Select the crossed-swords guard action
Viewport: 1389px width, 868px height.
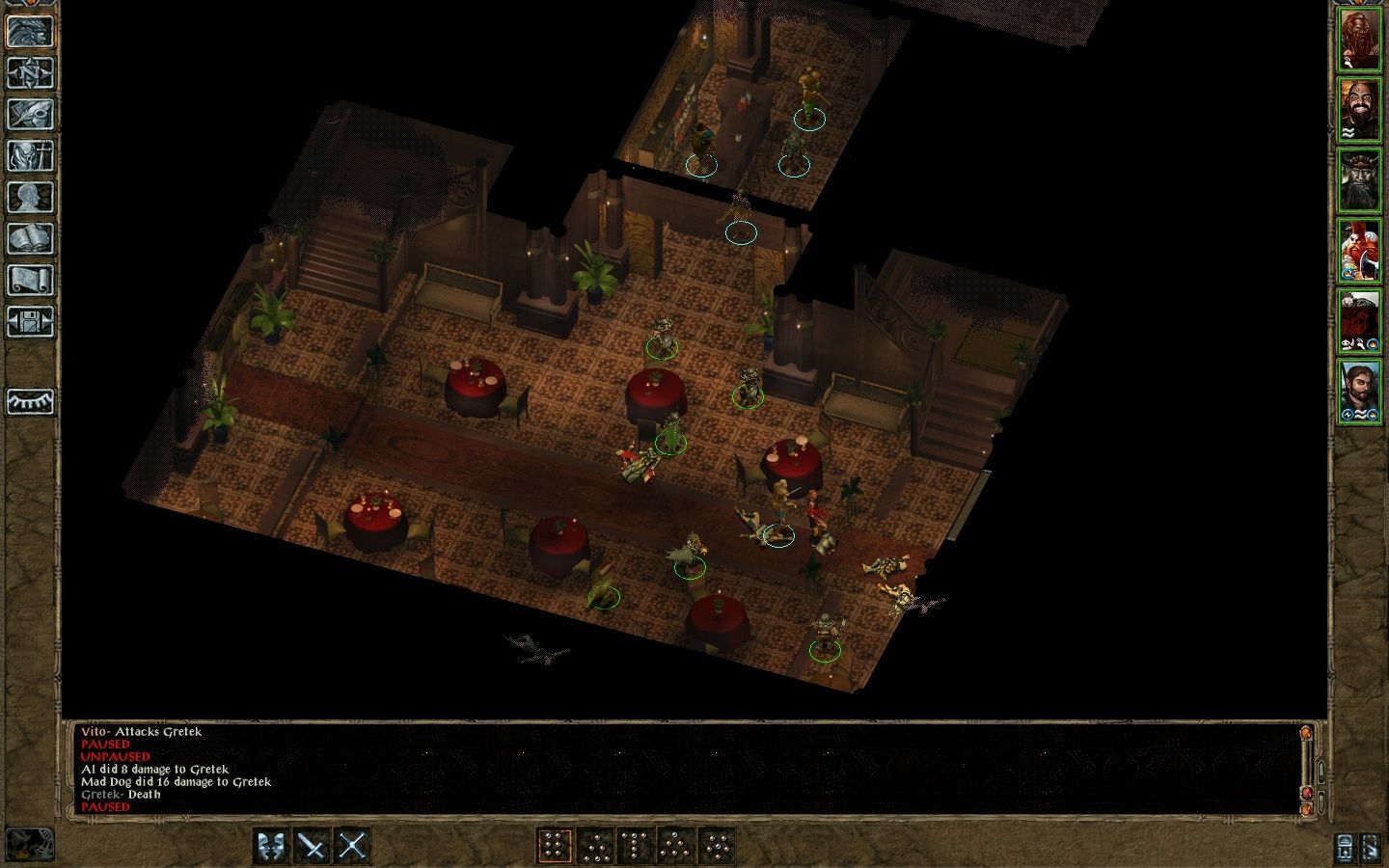353,844
